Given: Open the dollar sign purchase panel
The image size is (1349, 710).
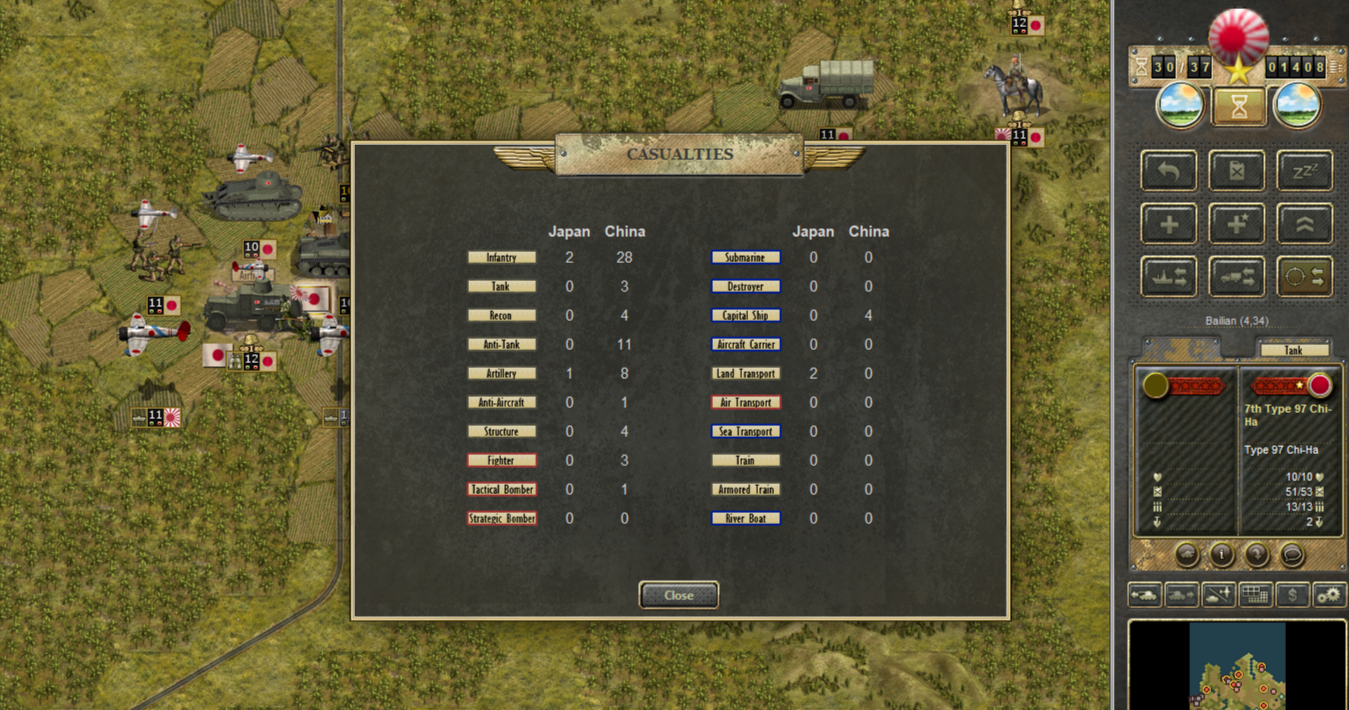Looking at the screenshot, I should tap(1292, 595).
